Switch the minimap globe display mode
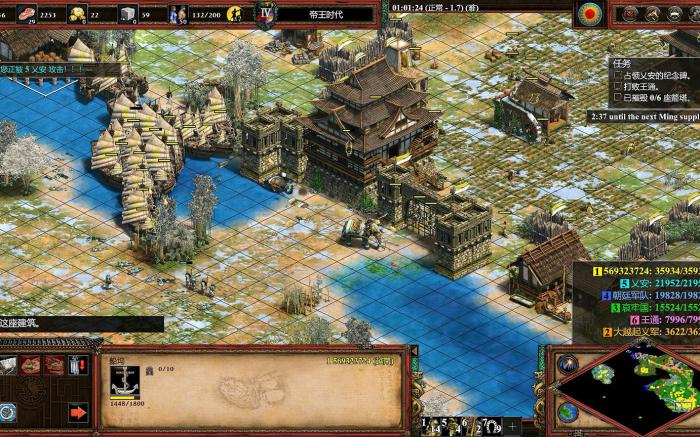The width and height of the screenshot is (700, 437). (x=567, y=411)
